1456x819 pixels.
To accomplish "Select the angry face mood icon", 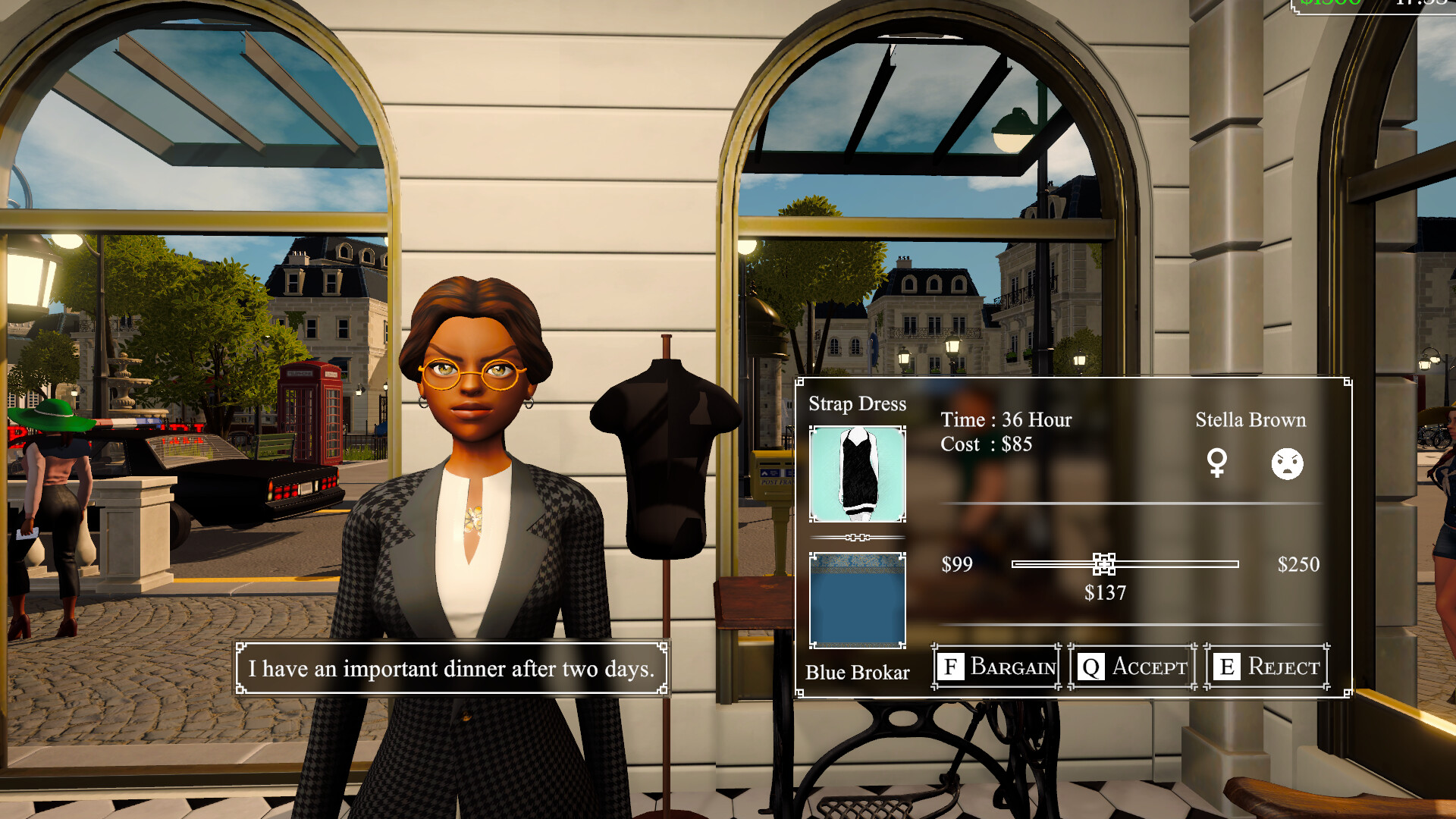I will [1287, 464].
